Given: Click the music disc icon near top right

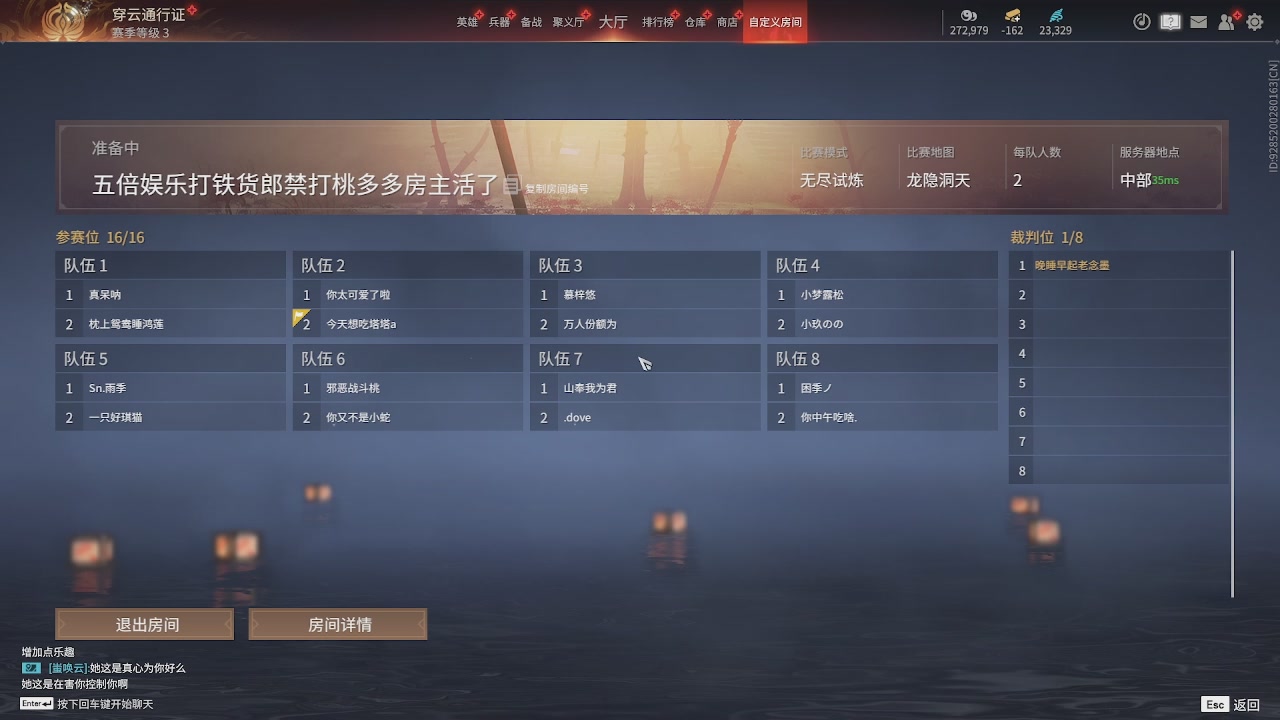Looking at the screenshot, I should [1141, 21].
